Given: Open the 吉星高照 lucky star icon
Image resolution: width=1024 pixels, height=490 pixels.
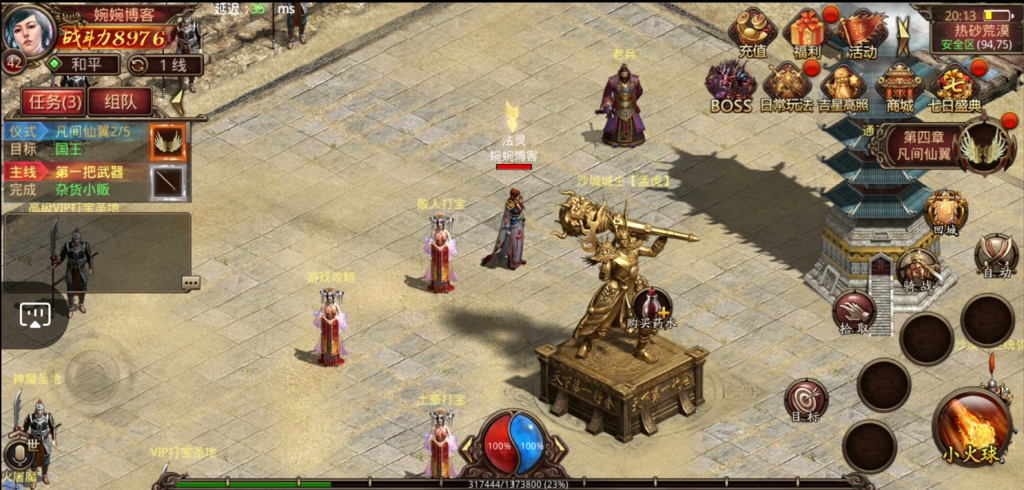Looking at the screenshot, I should (843, 85).
